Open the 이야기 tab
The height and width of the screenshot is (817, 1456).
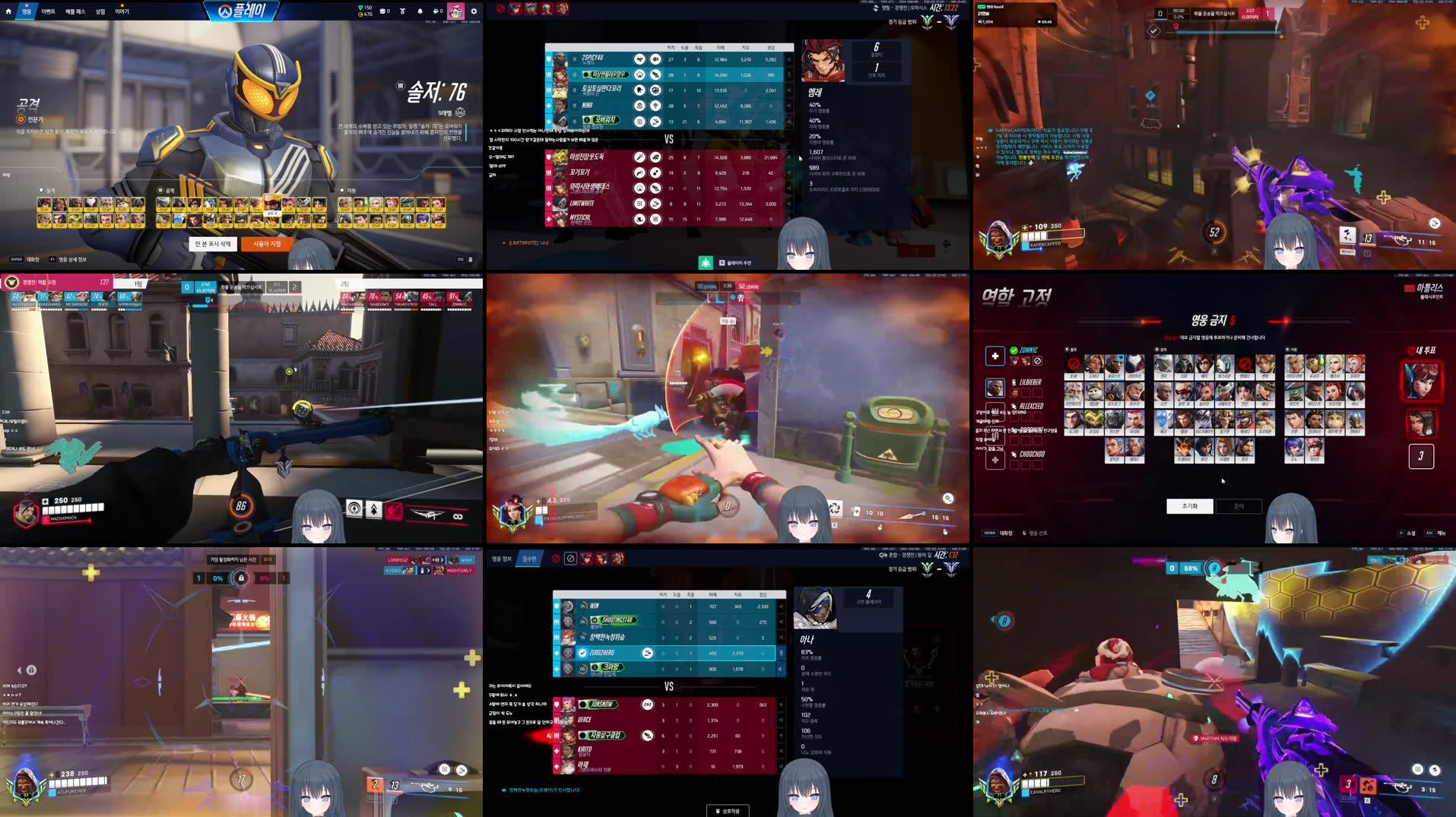[x=122, y=11]
